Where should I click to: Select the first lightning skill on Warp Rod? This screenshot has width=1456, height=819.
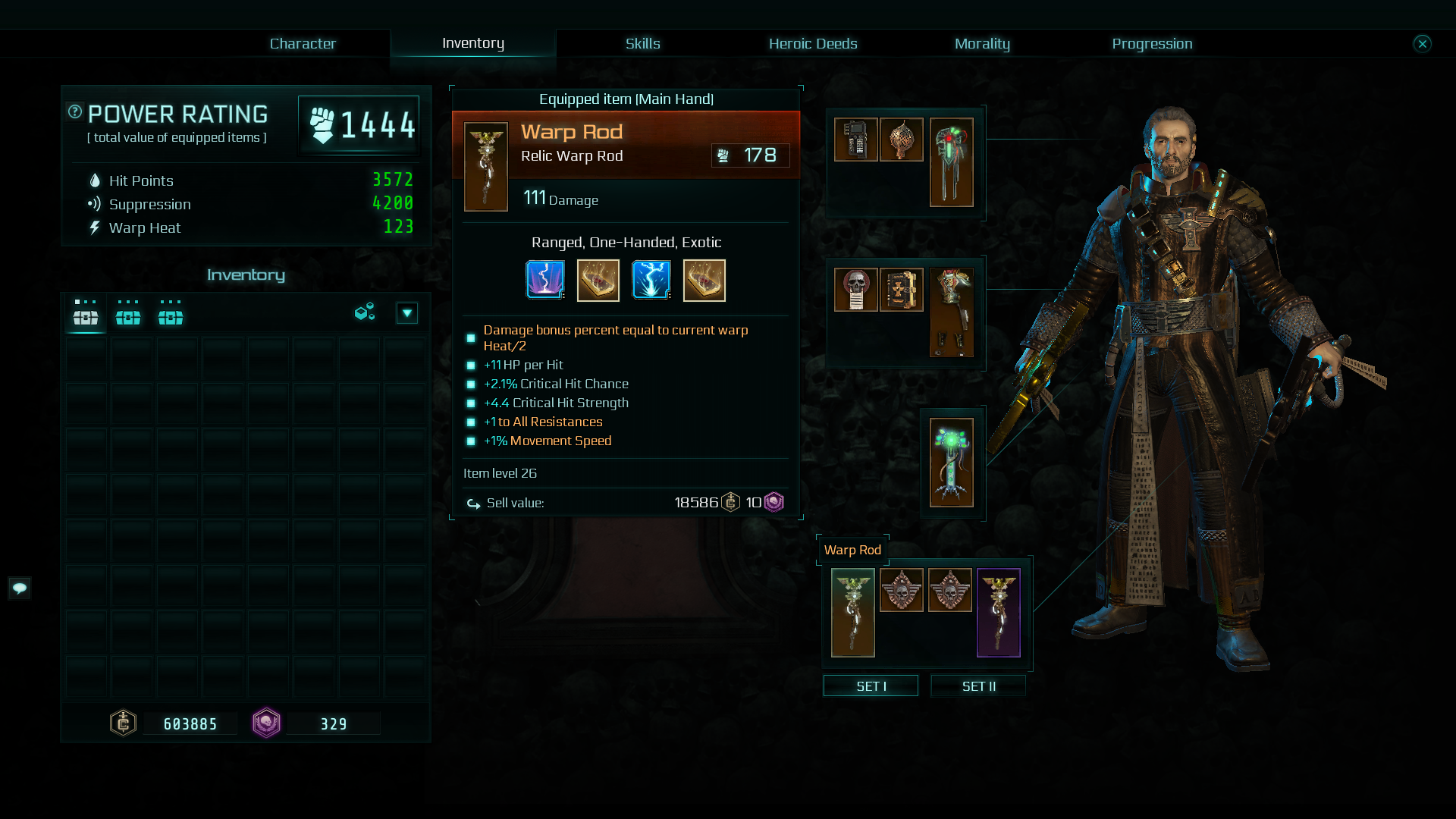pyautogui.click(x=545, y=280)
